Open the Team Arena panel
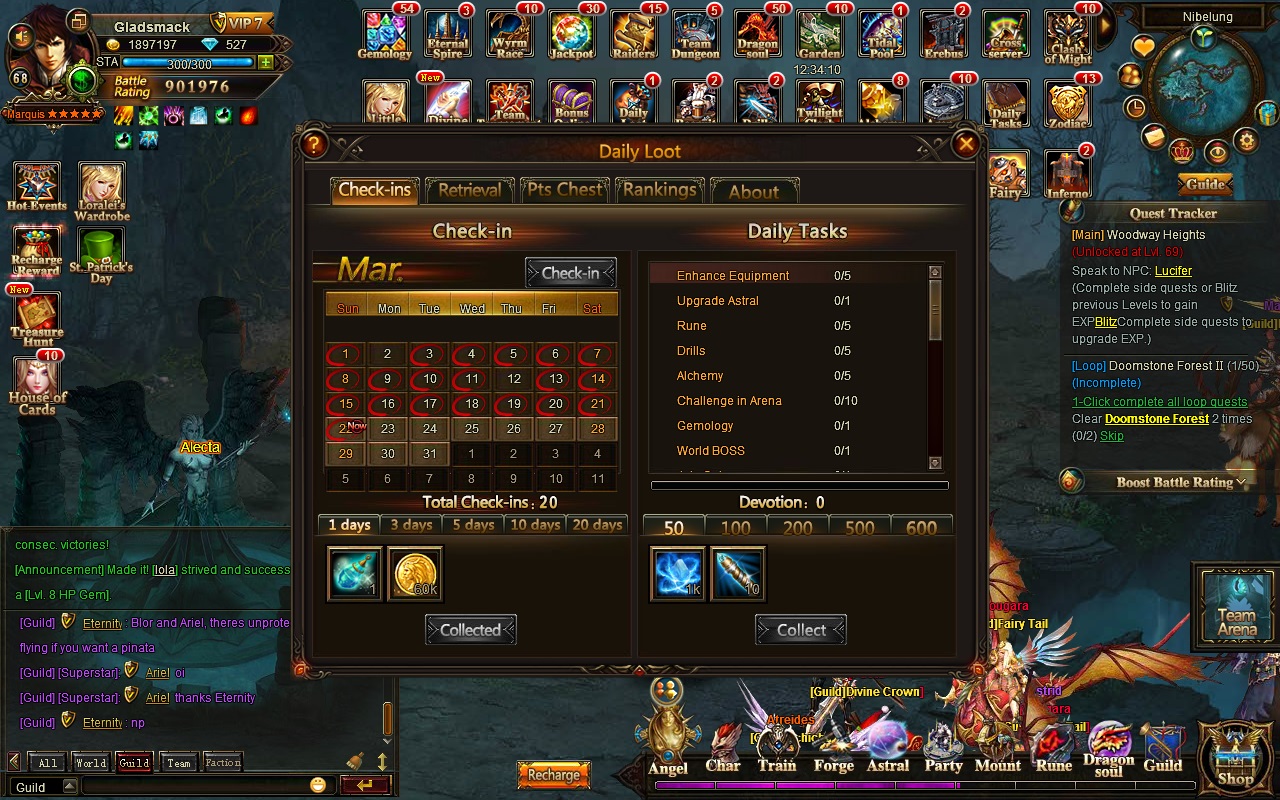The width and height of the screenshot is (1280, 800). click(1236, 604)
